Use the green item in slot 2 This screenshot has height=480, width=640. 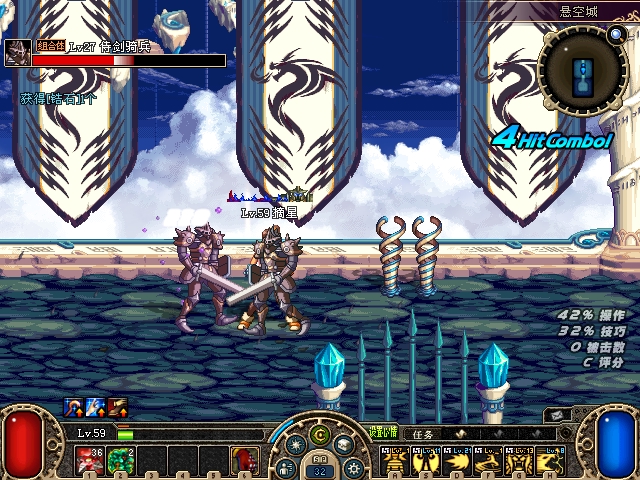click(x=119, y=459)
